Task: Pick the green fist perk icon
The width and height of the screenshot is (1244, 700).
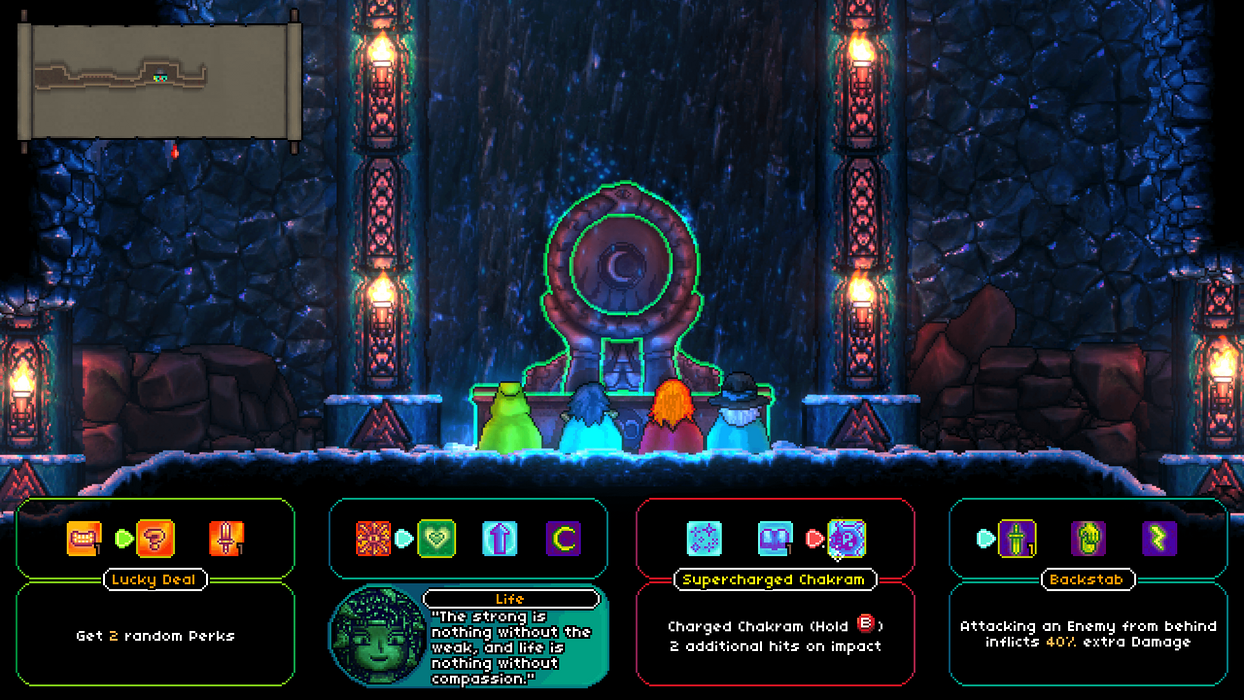Action: click(x=1088, y=539)
